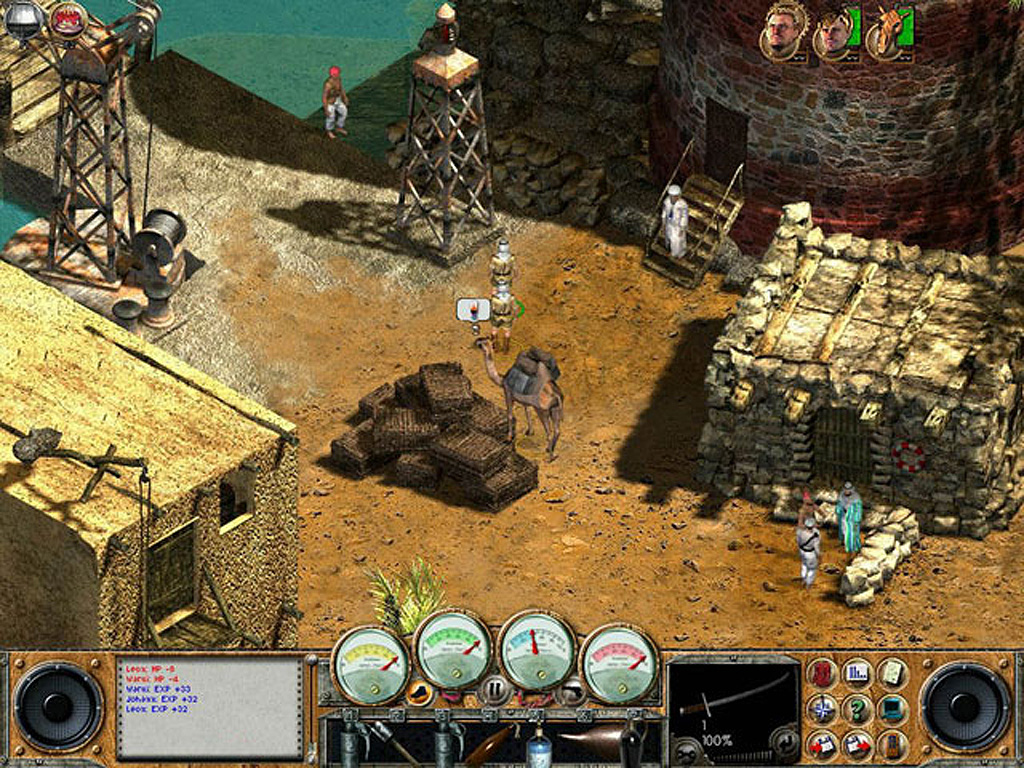This screenshot has height=768, width=1024.
Task: Exit via the wooden door icon
Action: tap(892, 744)
